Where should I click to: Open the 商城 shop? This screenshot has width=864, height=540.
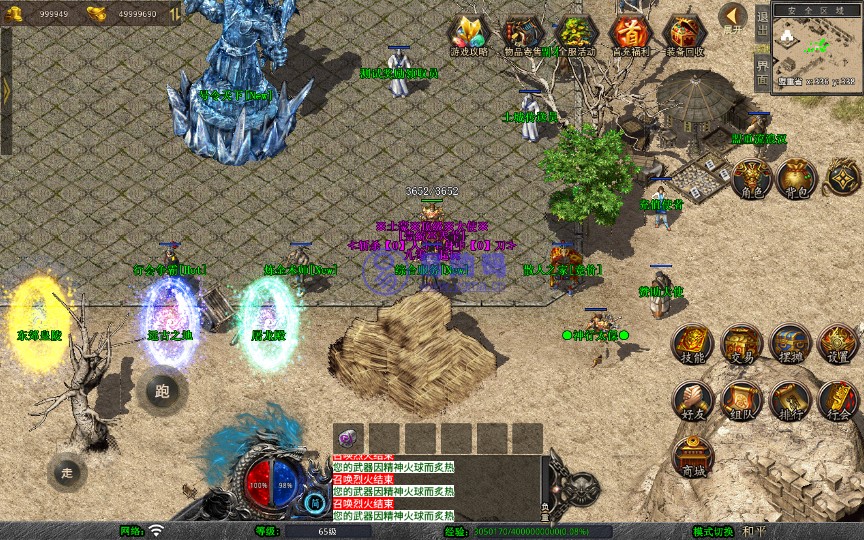[x=692, y=457]
